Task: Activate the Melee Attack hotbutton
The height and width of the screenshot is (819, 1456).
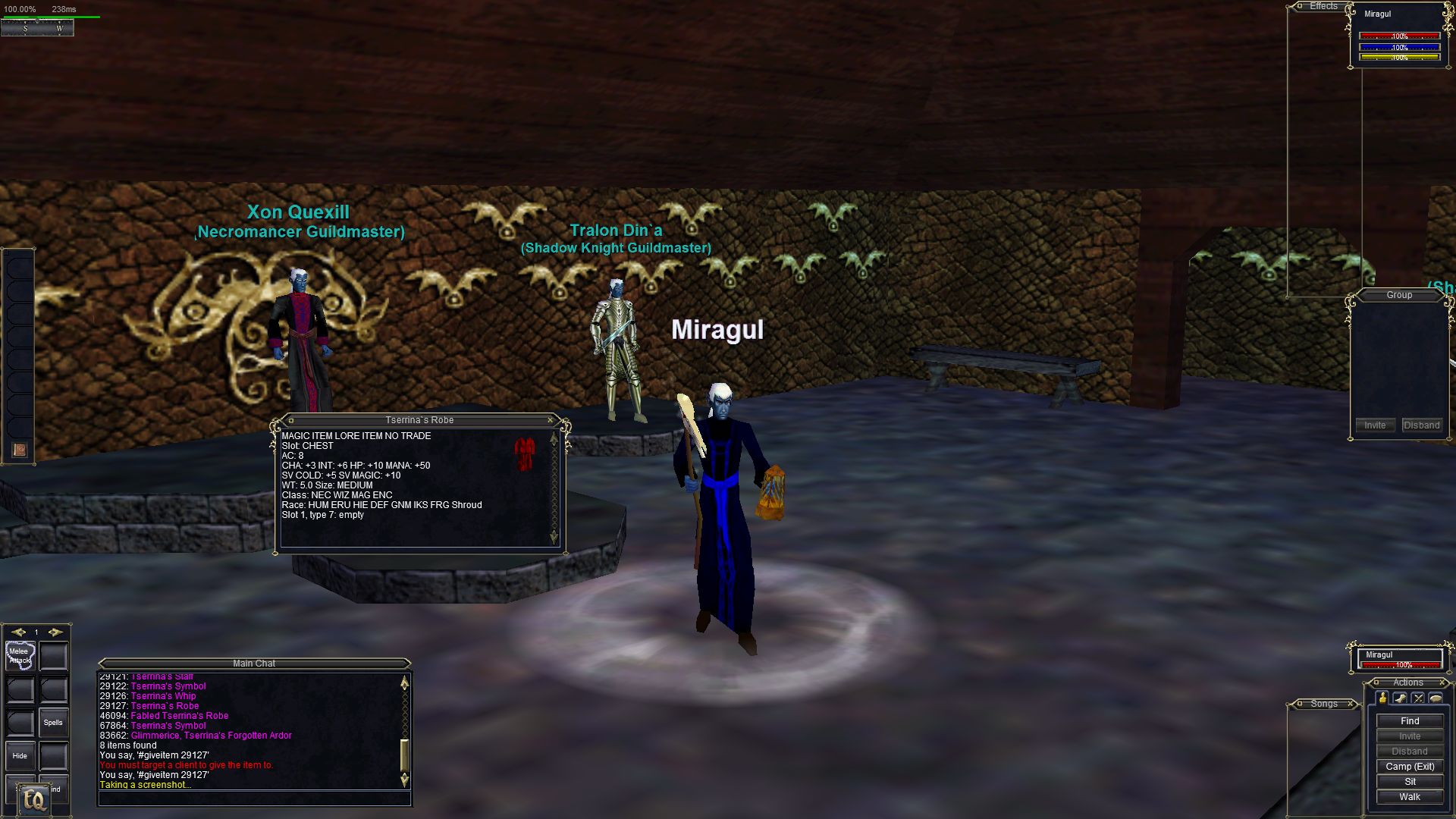Action: pyautogui.click(x=20, y=656)
